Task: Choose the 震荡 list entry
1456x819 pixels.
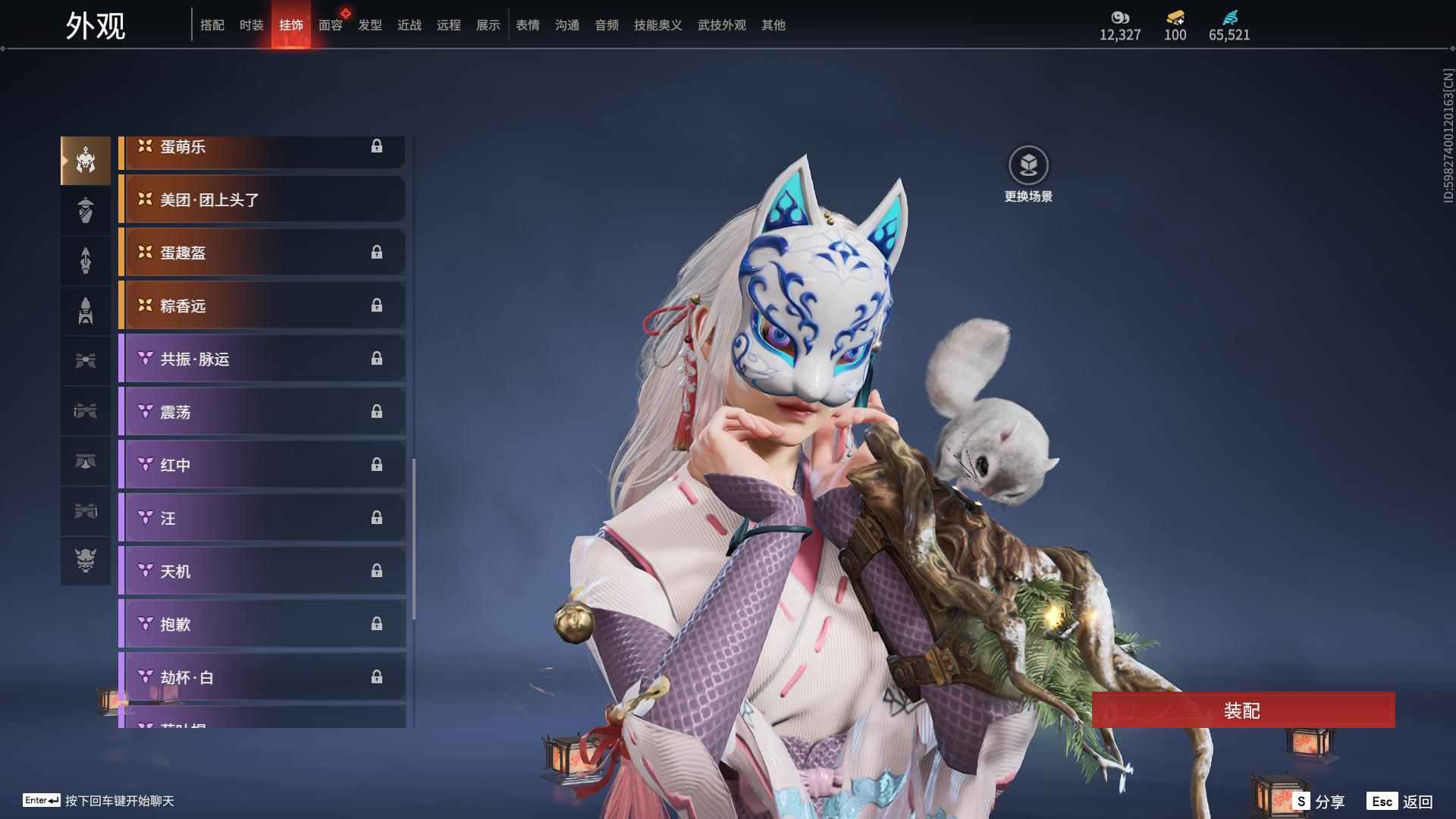Action: [262, 412]
